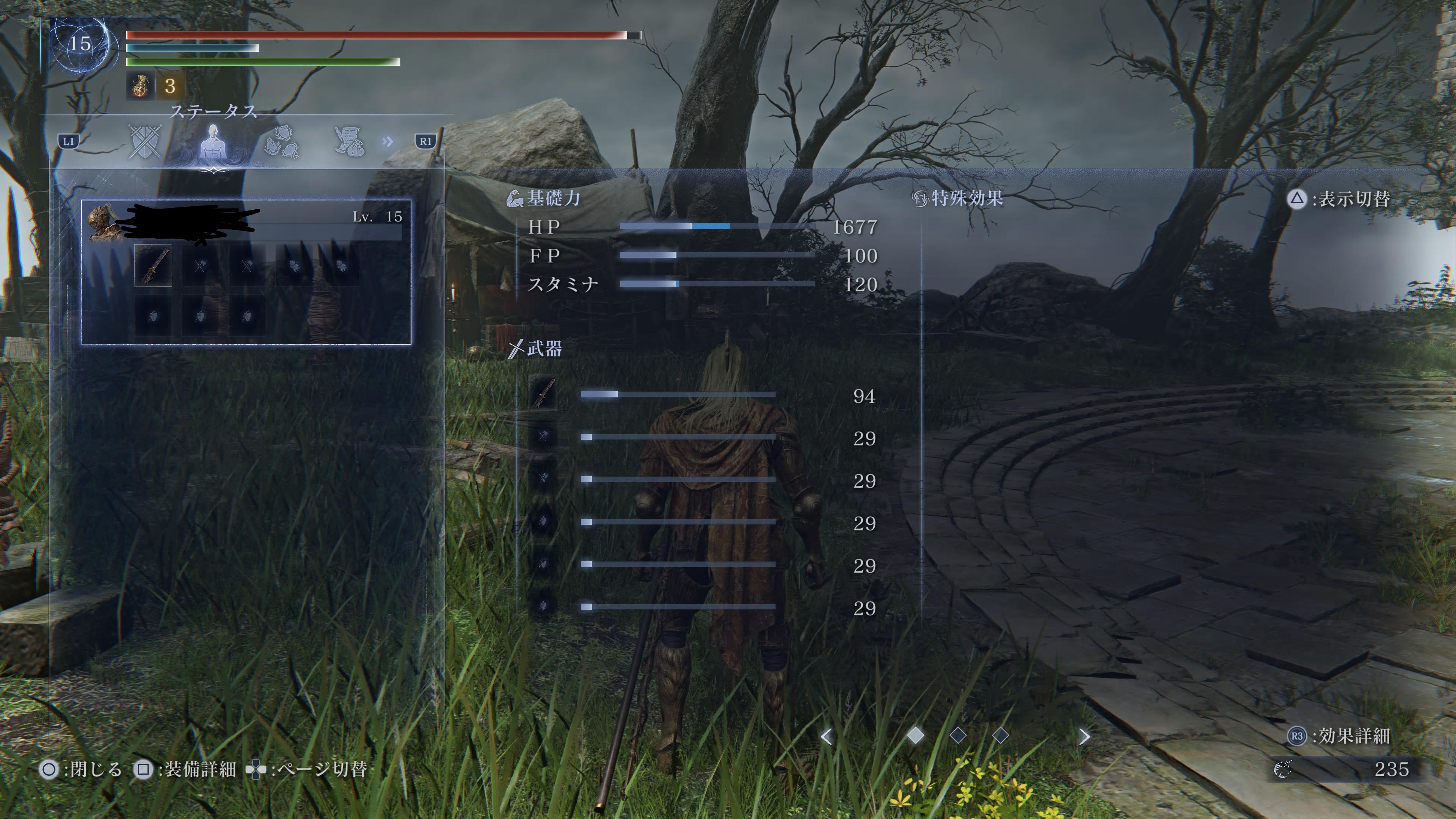Click the double-chevron next tab arrow
1456x819 pixels.
coord(388,141)
